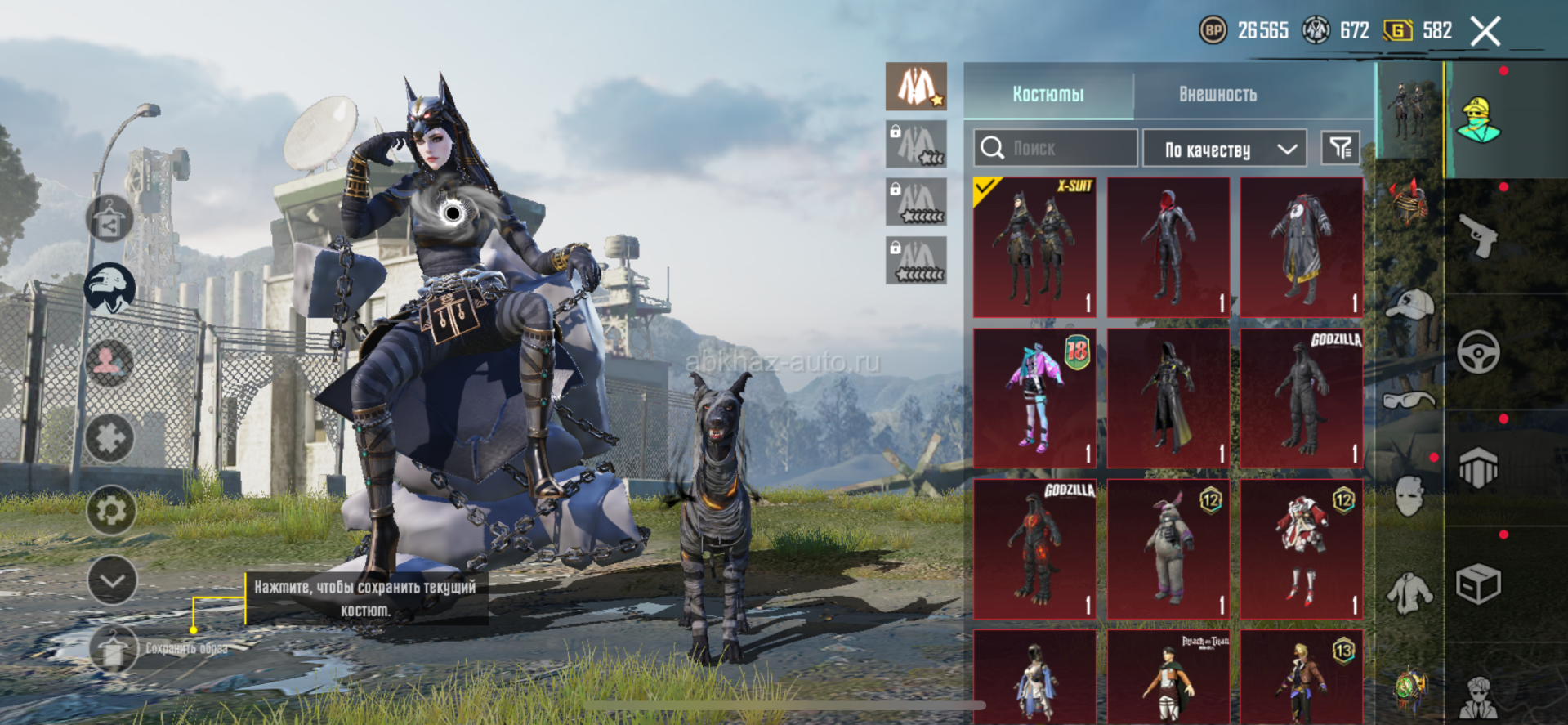
Task: Select the Костюмы tab
Action: tap(1048, 94)
